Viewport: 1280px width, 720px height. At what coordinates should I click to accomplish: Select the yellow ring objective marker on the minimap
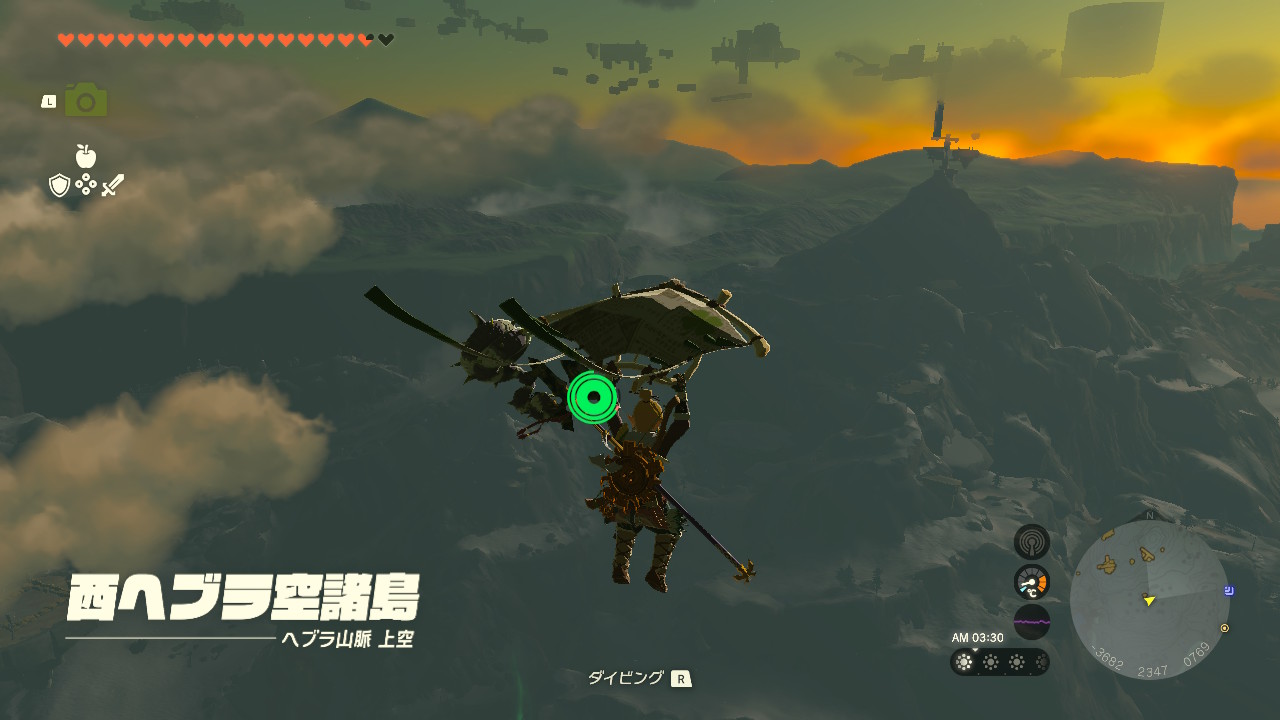click(1225, 628)
